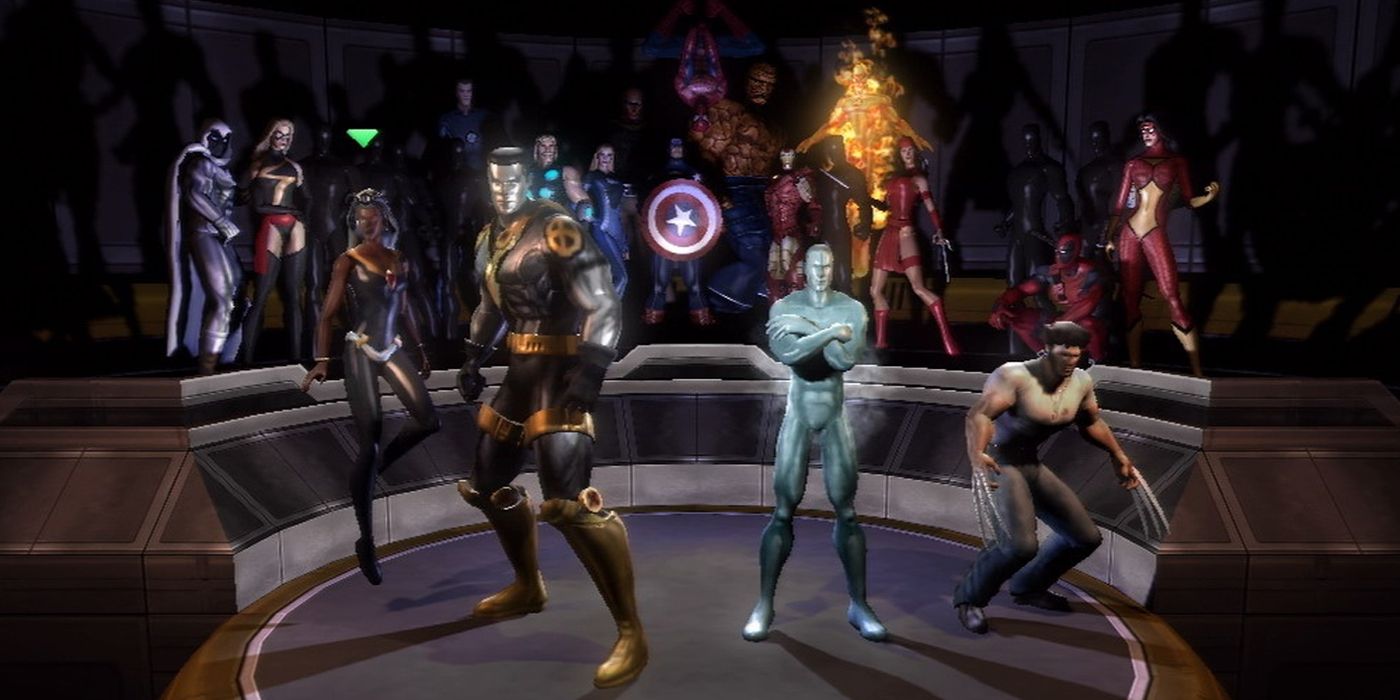This screenshot has height=700, width=1400.
Task: Choose Iceman standing with crossed arms
Action: click(x=815, y=400)
